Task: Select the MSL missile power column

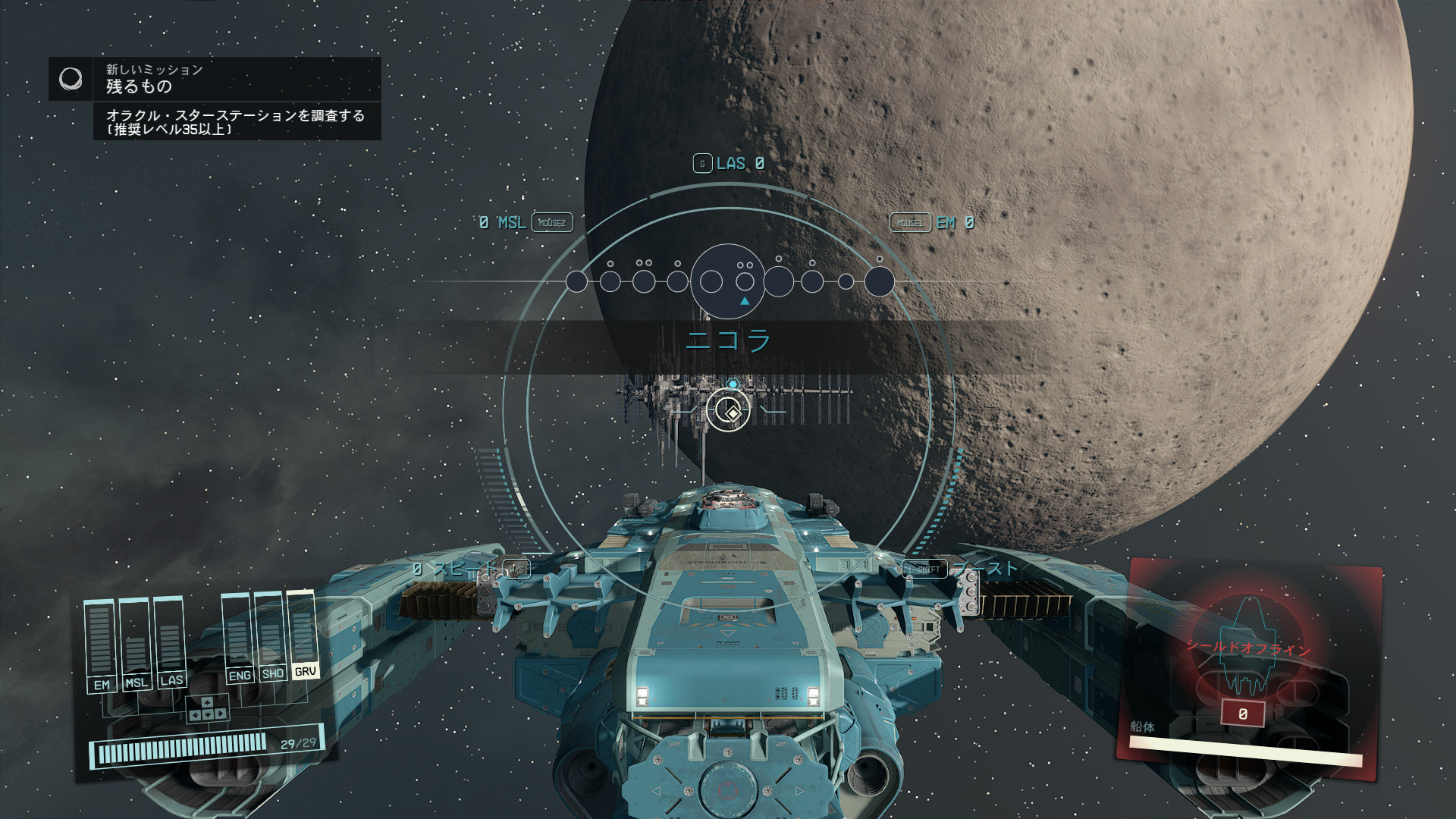Action: pyautogui.click(x=136, y=643)
